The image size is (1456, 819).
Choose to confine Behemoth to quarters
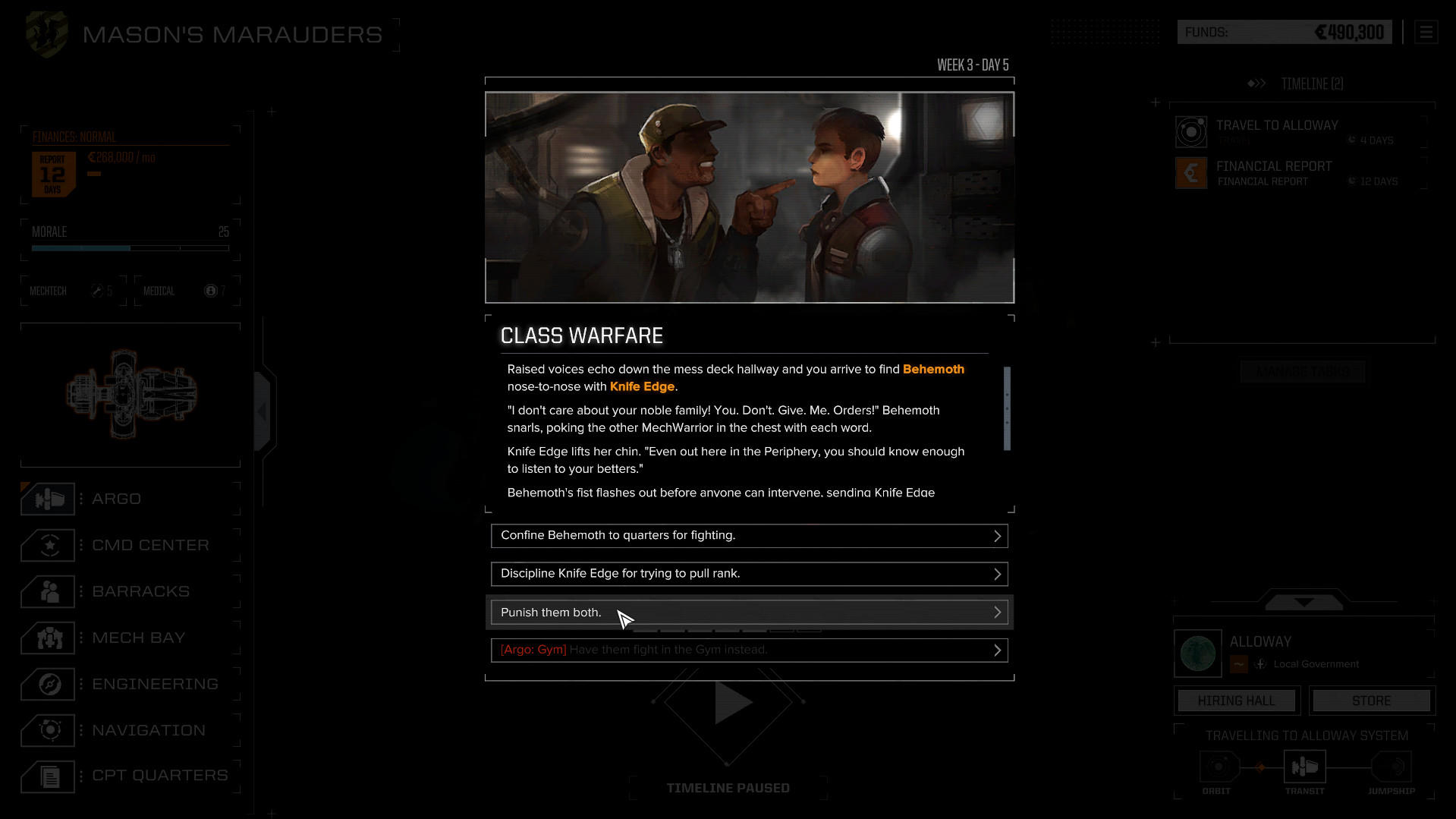[x=749, y=535]
